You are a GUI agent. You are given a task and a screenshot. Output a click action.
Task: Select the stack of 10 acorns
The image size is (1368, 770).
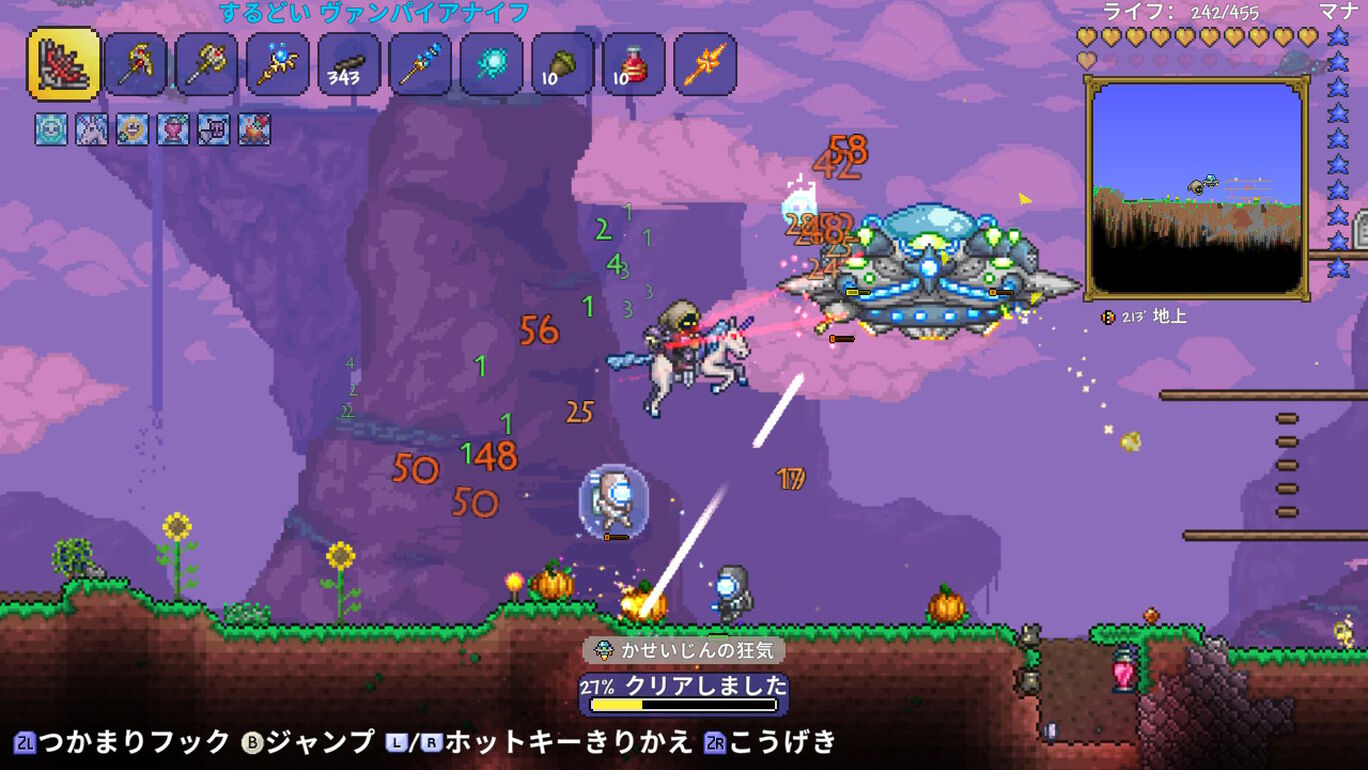click(x=561, y=65)
